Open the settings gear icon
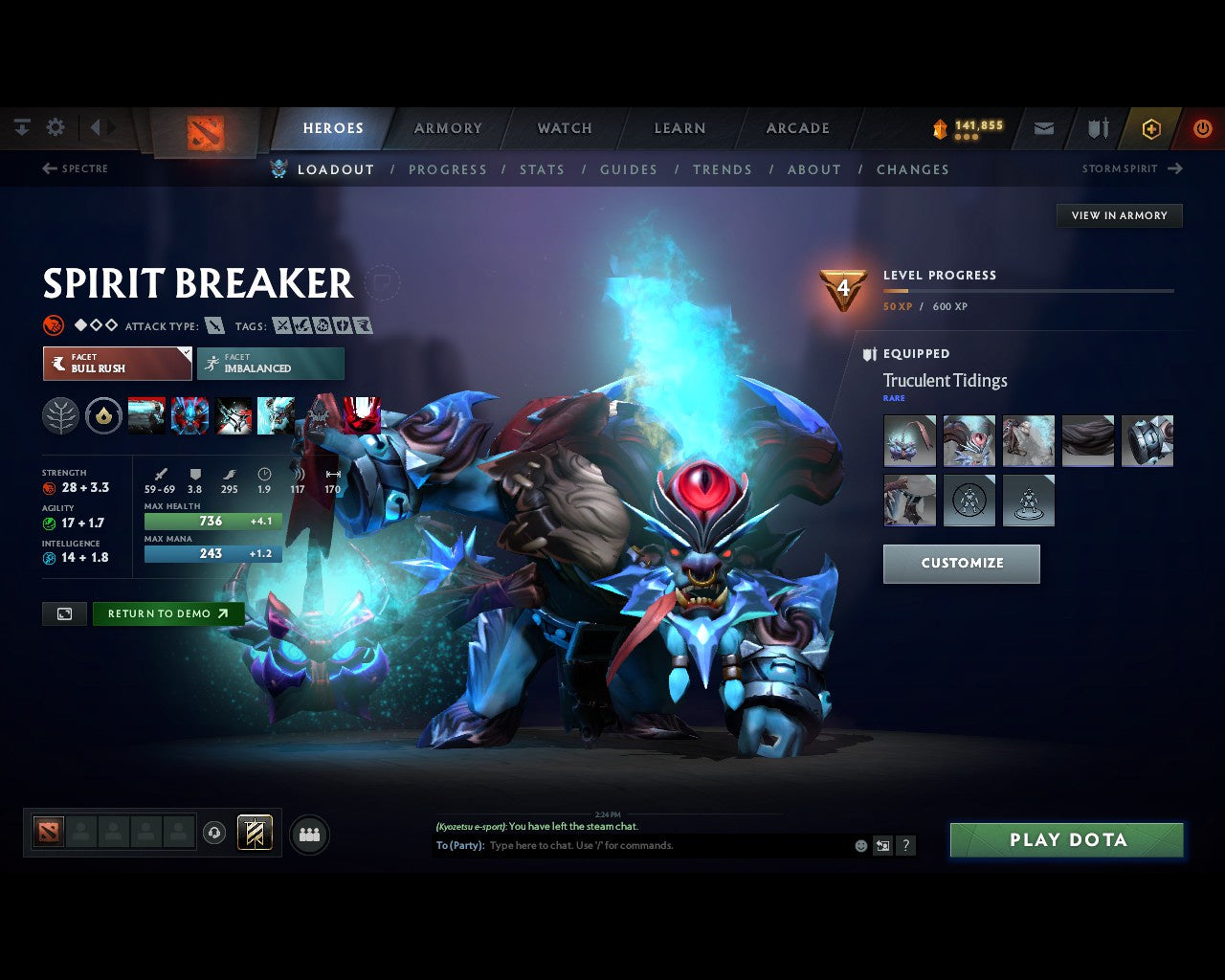This screenshot has width=1225, height=980. pos(55,126)
